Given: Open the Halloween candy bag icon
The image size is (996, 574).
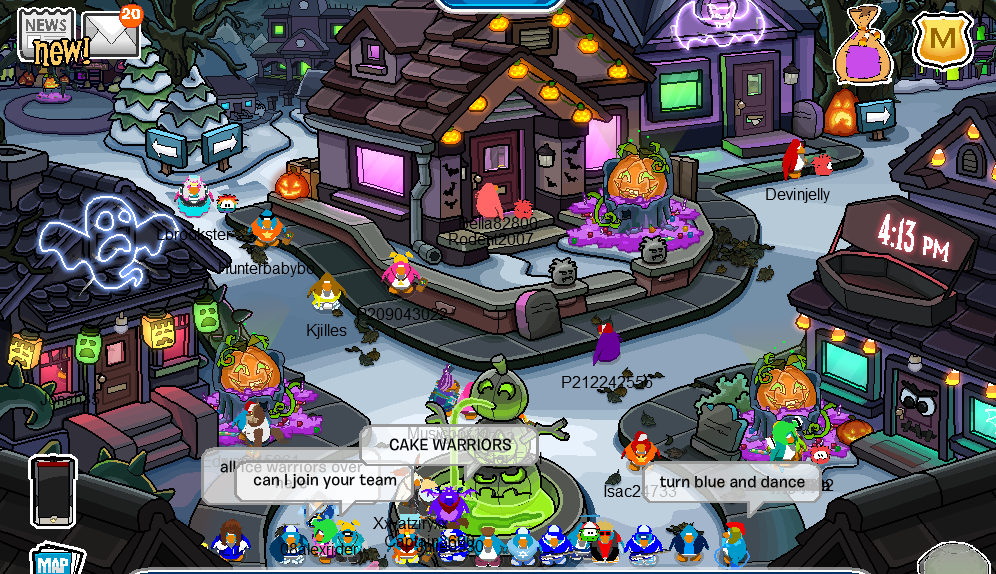Looking at the screenshot, I should (865, 45).
